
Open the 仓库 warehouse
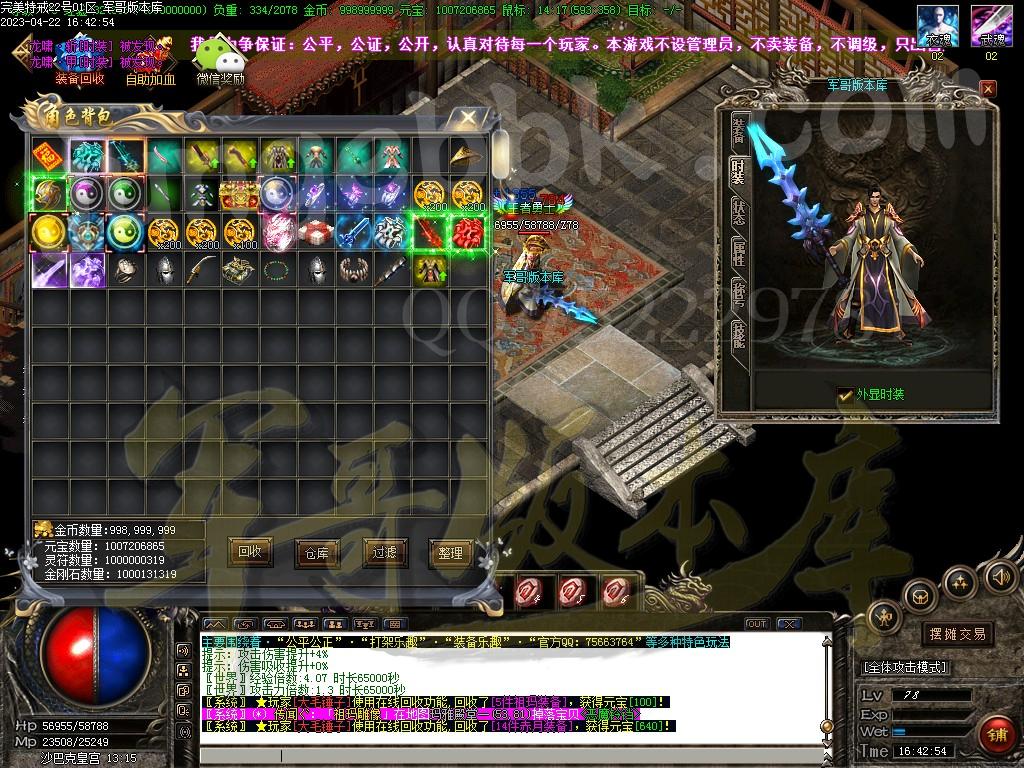316,552
